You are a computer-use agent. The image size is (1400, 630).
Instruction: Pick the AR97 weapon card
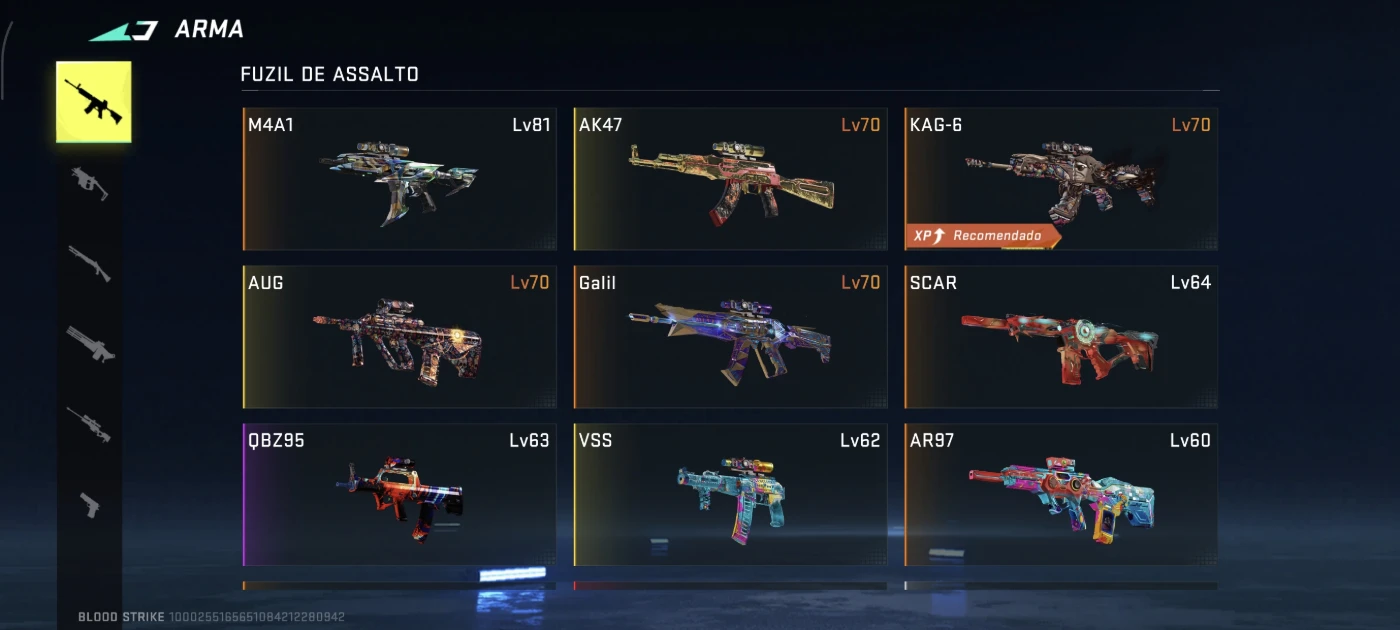coord(1061,495)
